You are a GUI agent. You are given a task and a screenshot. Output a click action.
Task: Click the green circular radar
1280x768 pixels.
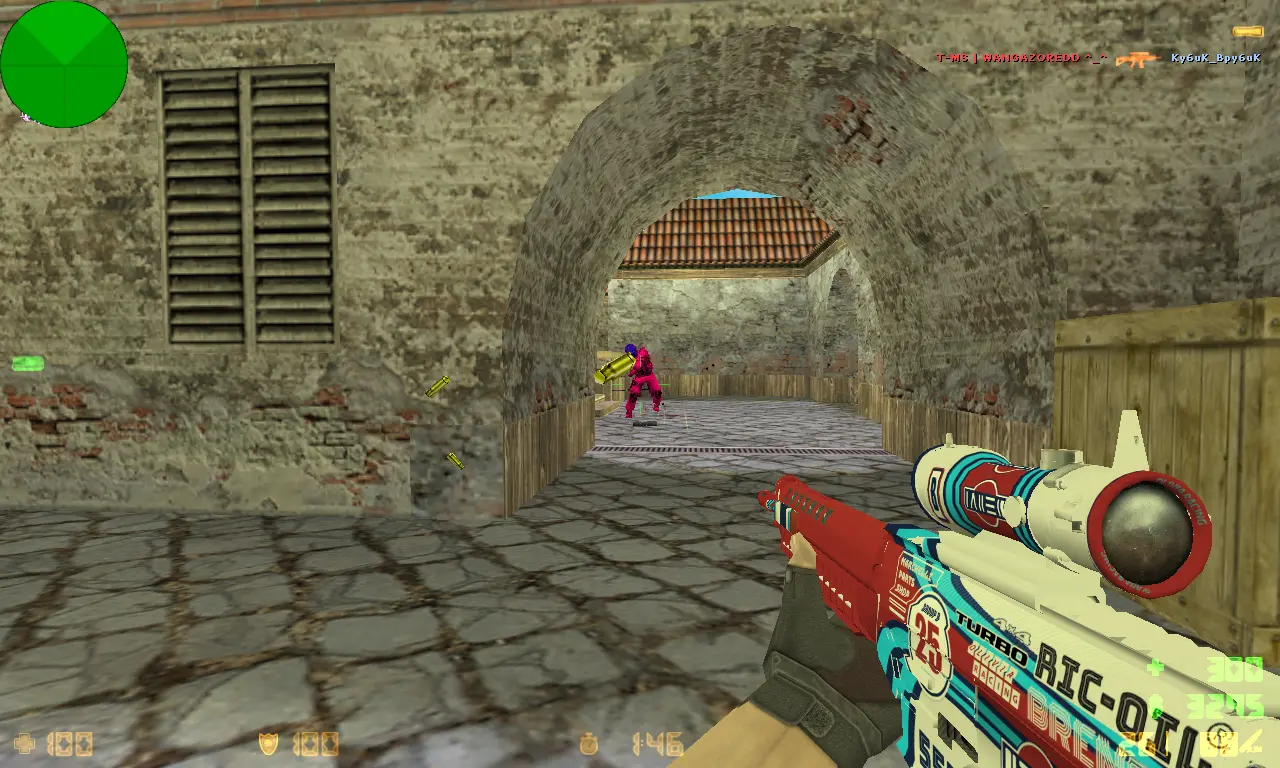[x=64, y=64]
